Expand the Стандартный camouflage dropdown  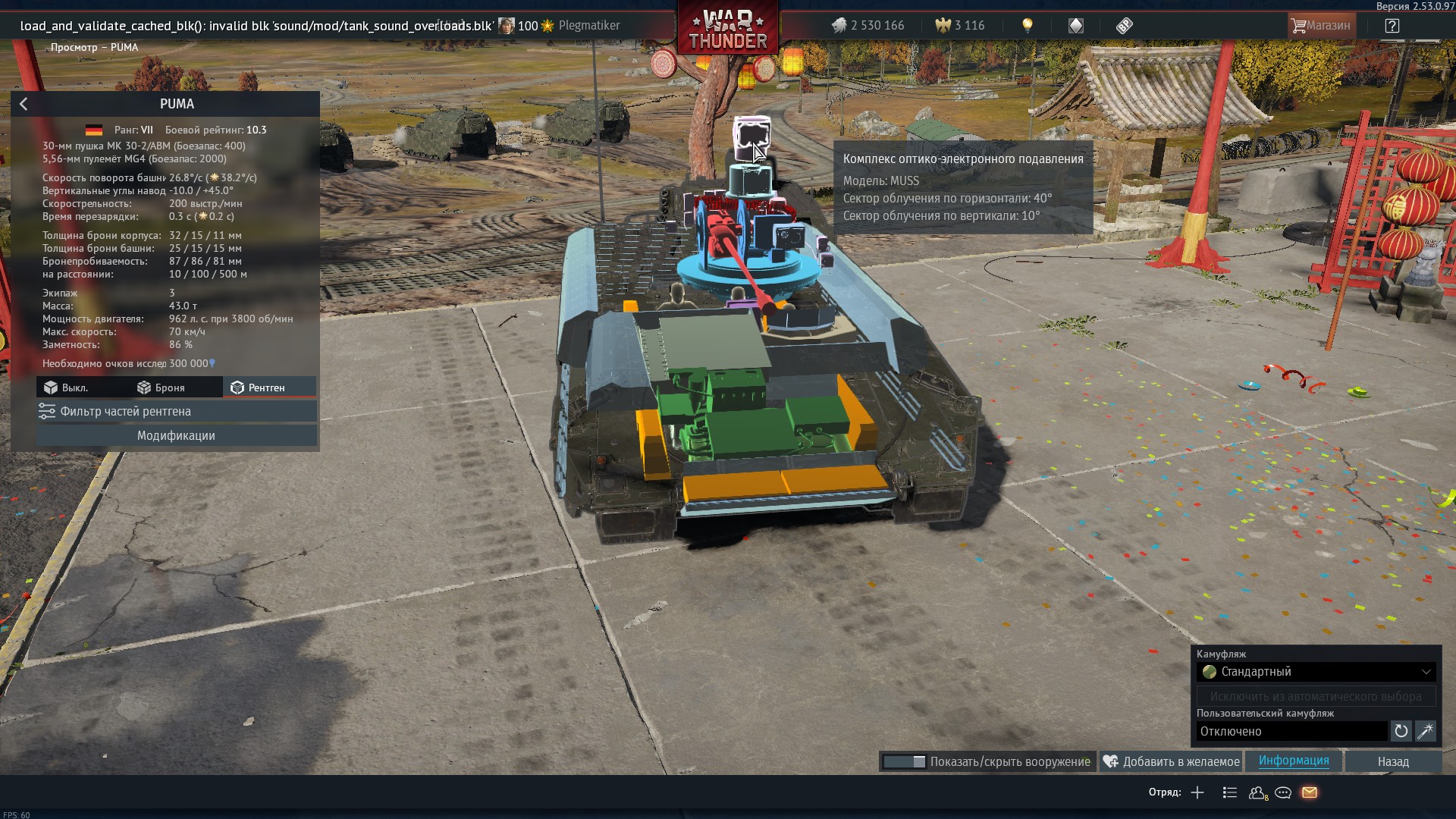click(x=1316, y=672)
